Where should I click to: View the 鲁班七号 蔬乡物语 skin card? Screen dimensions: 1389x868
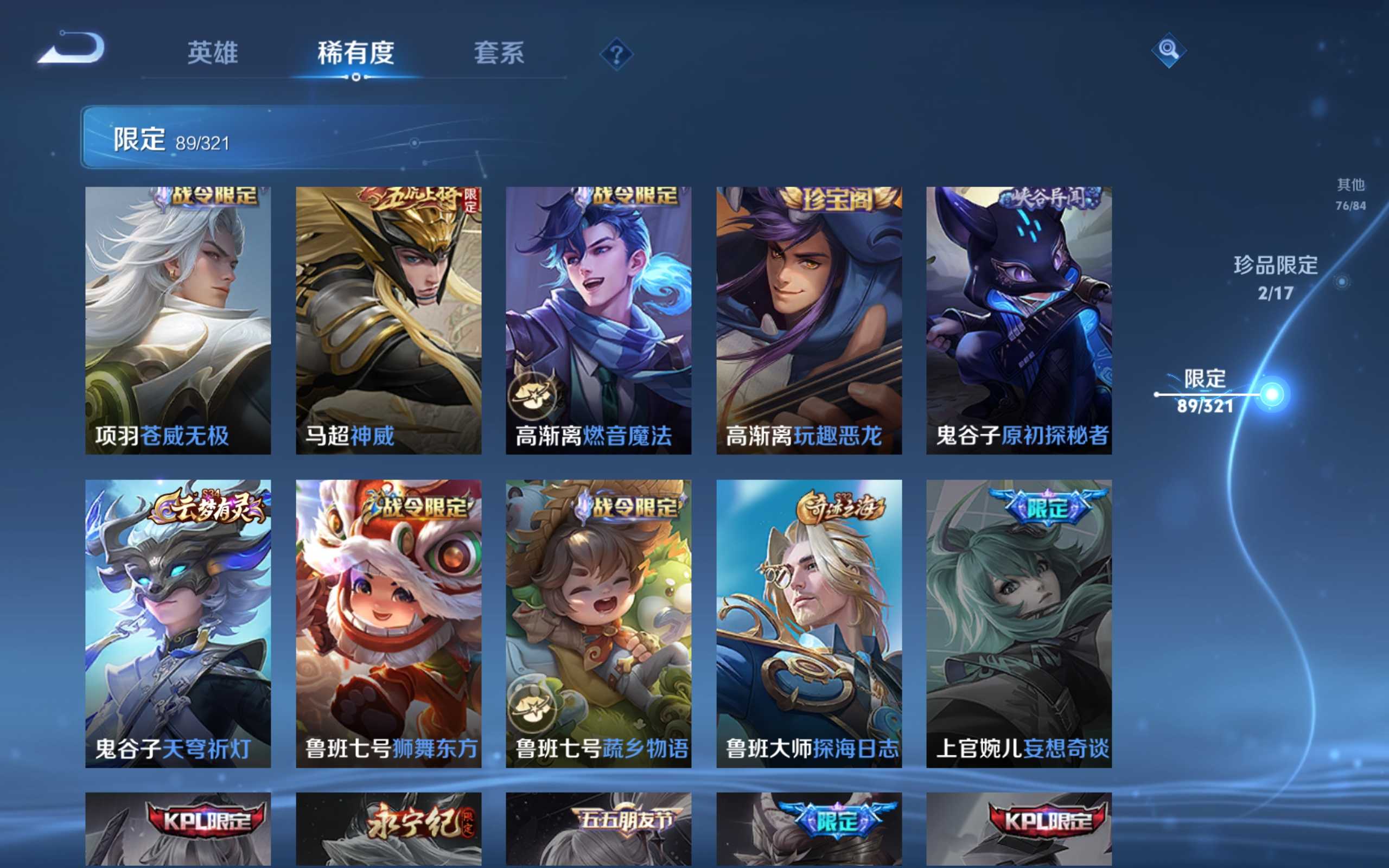coord(598,623)
